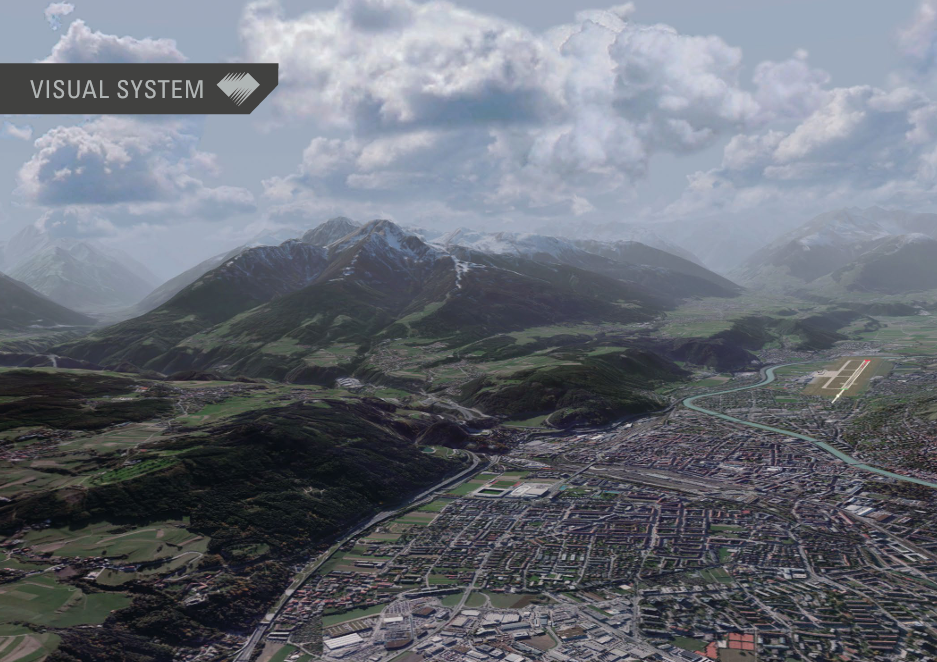This screenshot has width=937, height=662.
Task: Click the Visual System banner label
Action: point(117,89)
